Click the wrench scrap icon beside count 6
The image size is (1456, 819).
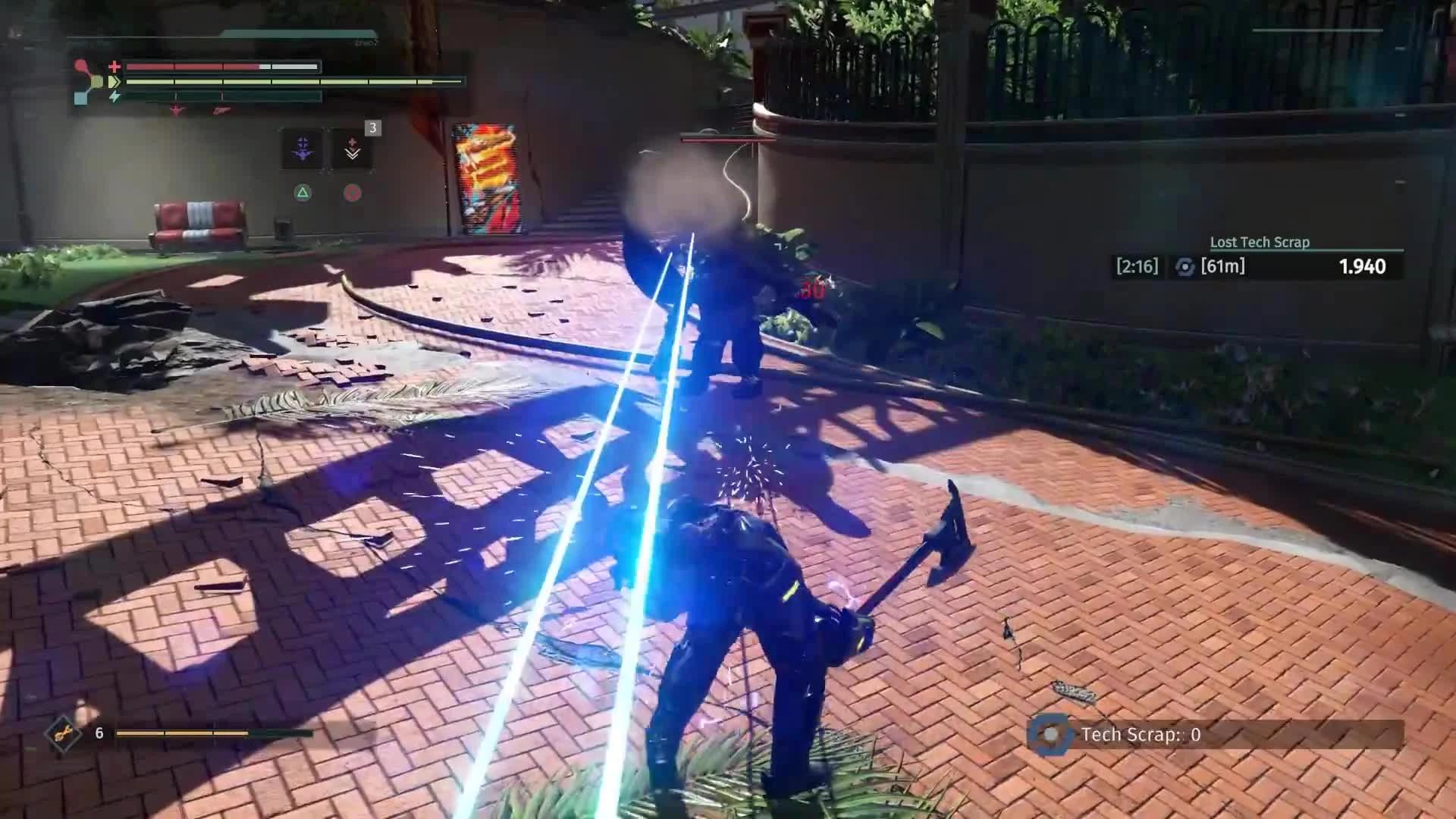(64, 735)
